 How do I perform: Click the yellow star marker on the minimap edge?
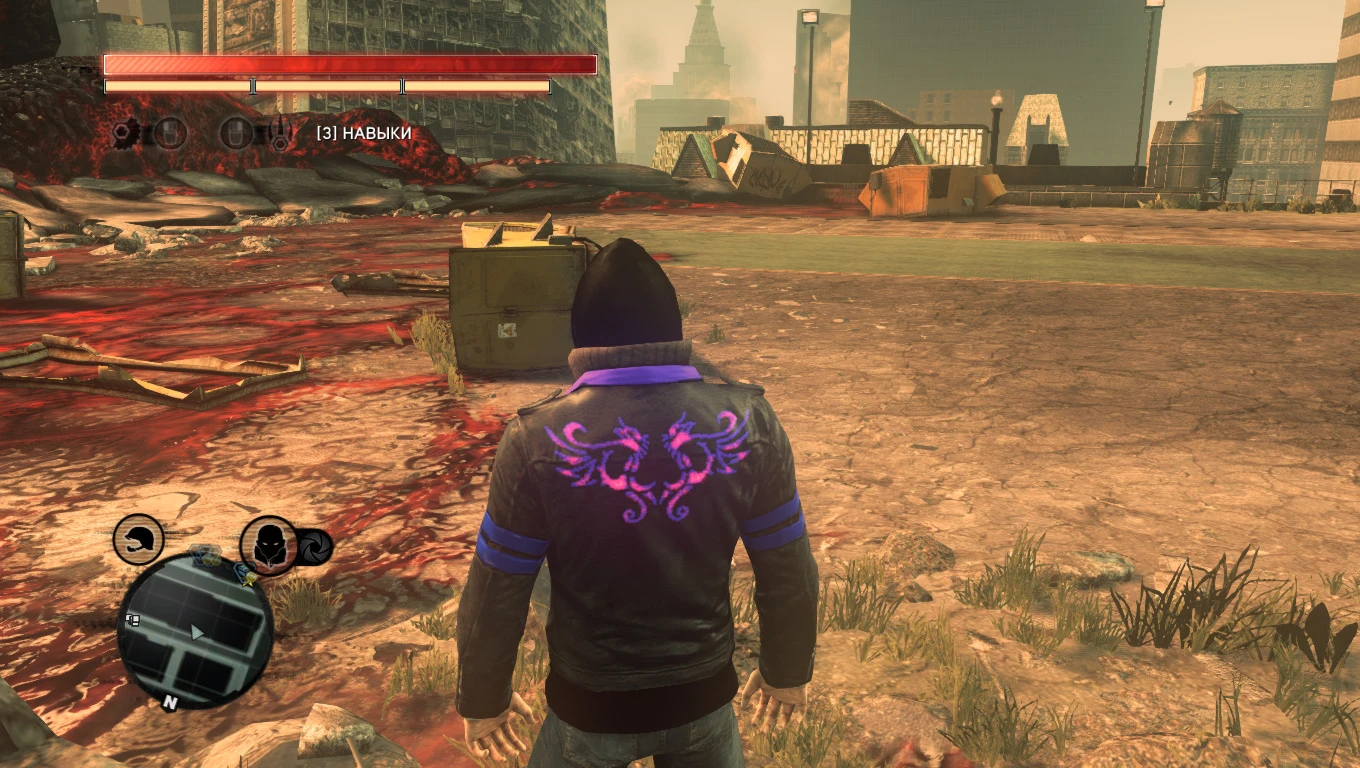click(247, 583)
